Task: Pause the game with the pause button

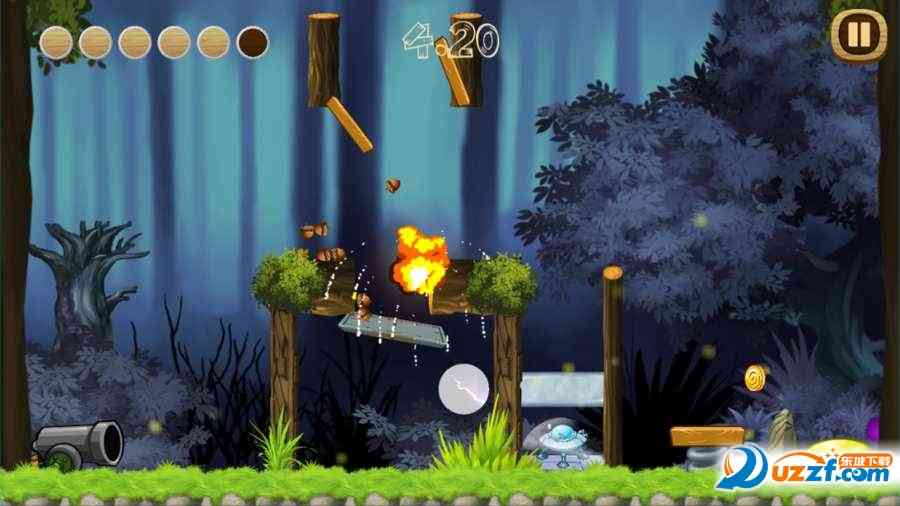Action: click(858, 36)
